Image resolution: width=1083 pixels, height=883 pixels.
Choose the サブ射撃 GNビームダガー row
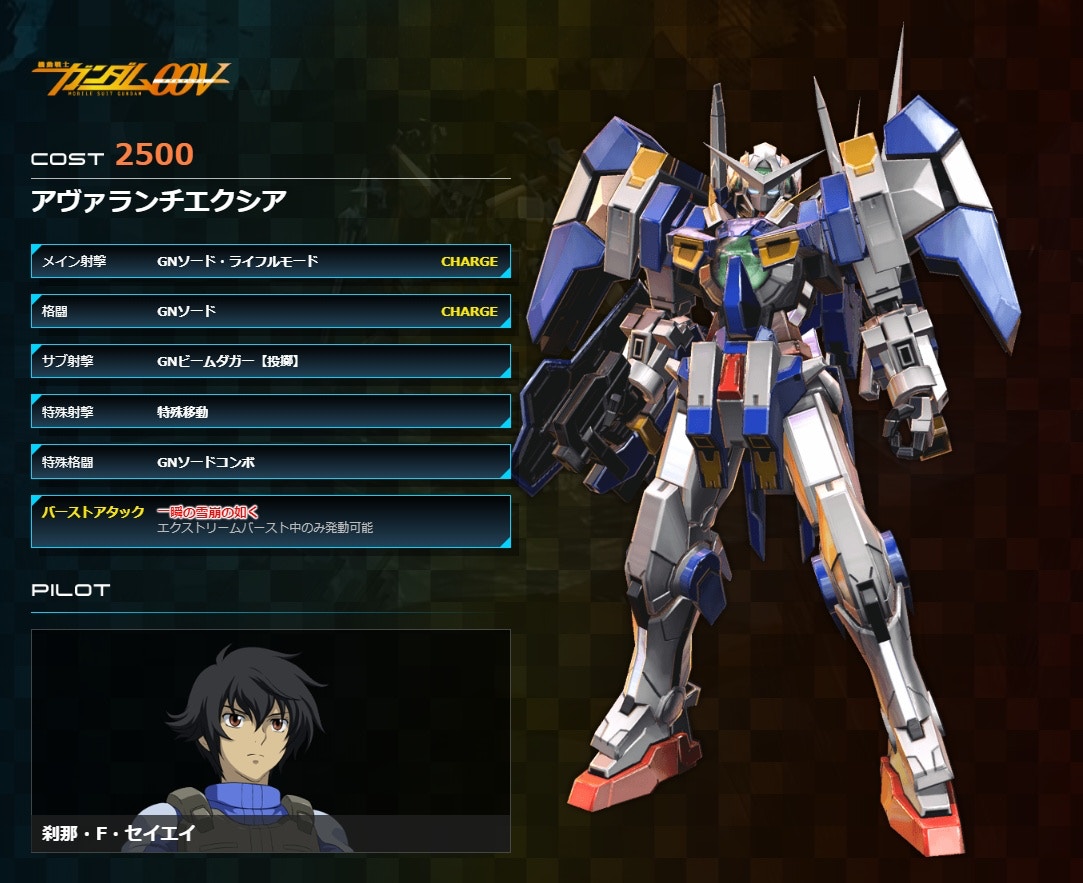click(x=270, y=361)
